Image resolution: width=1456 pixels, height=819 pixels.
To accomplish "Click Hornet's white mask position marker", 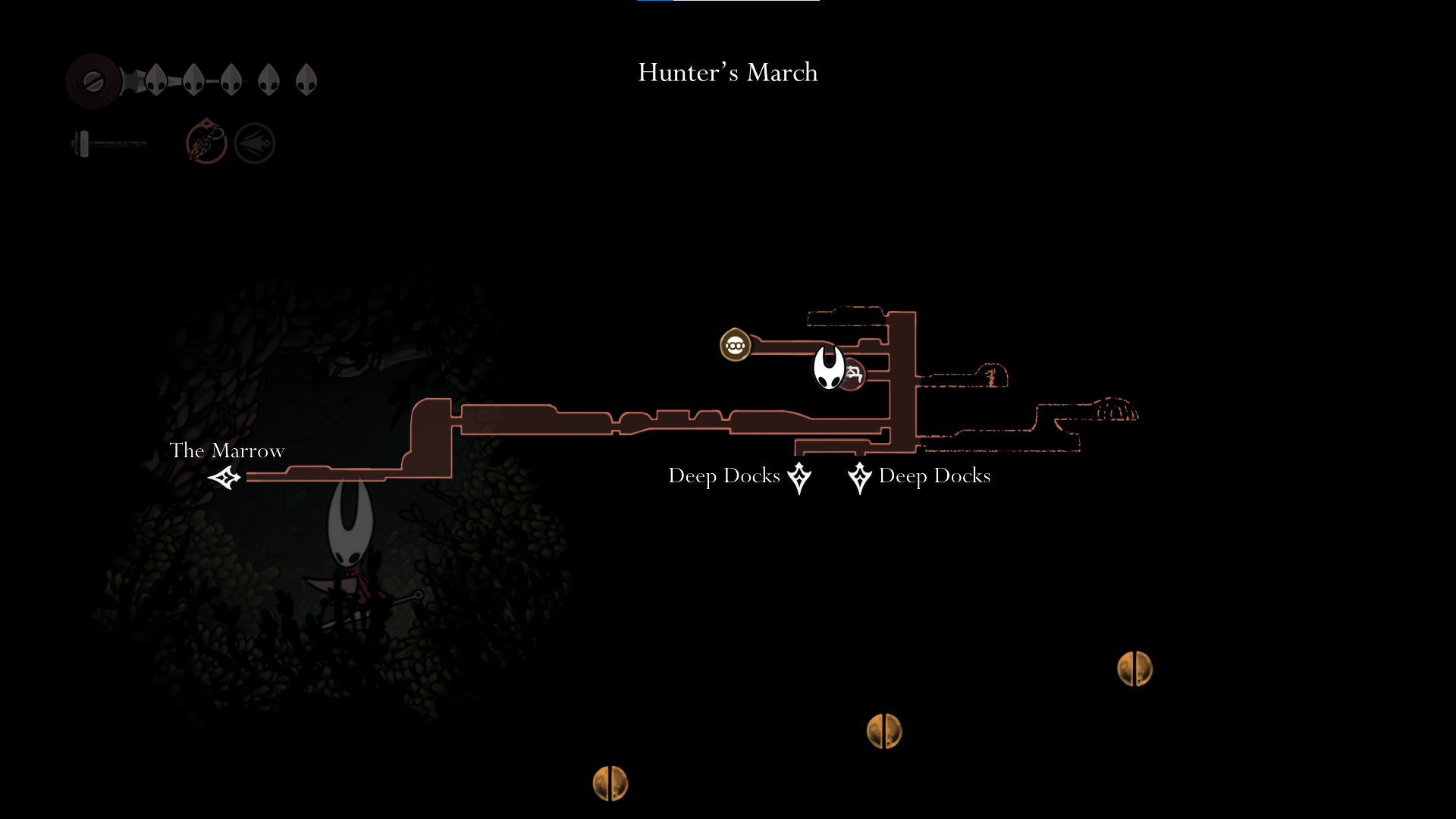I will [828, 367].
